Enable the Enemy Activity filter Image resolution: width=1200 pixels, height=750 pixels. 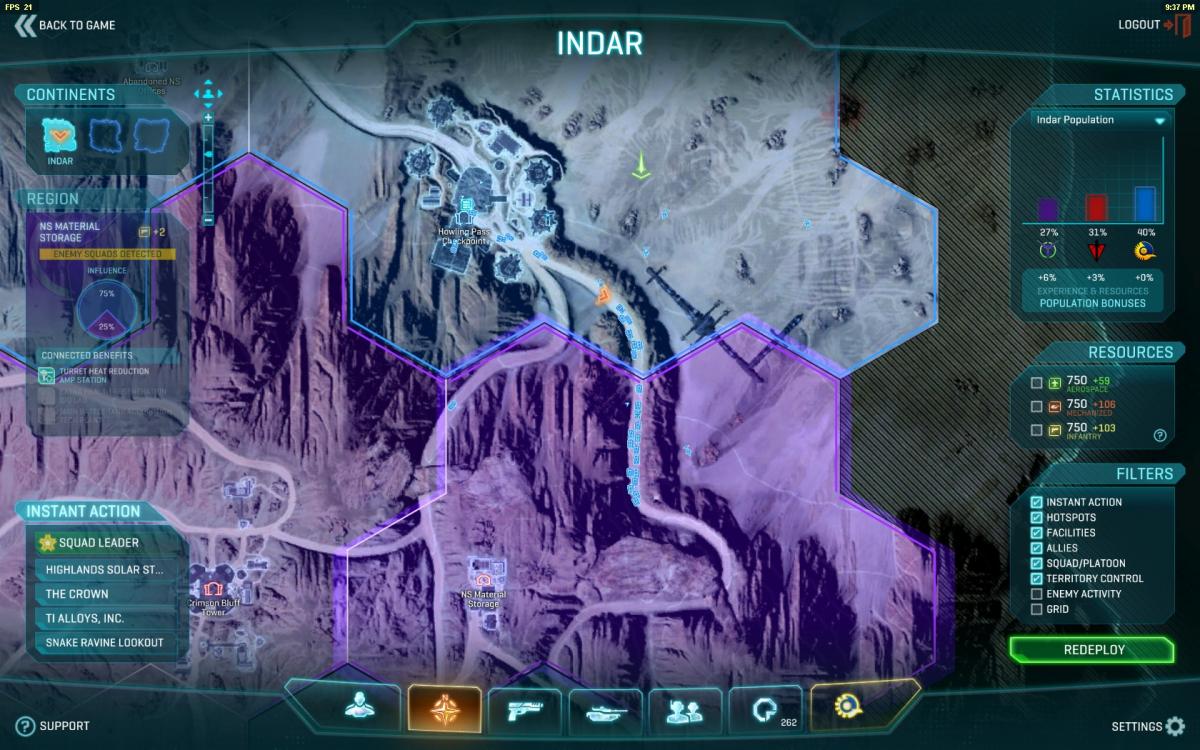pyautogui.click(x=1037, y=594)
